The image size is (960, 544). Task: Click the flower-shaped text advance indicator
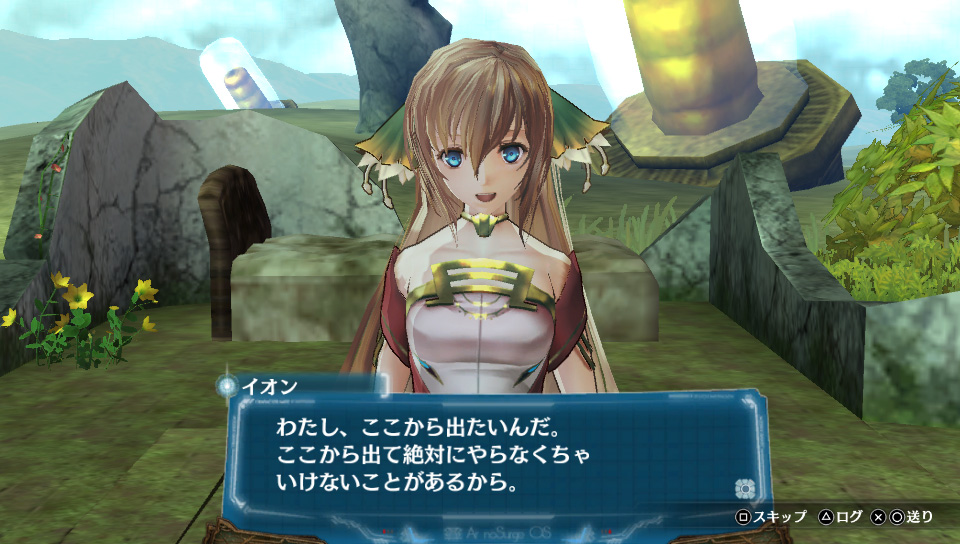(743, 488)
